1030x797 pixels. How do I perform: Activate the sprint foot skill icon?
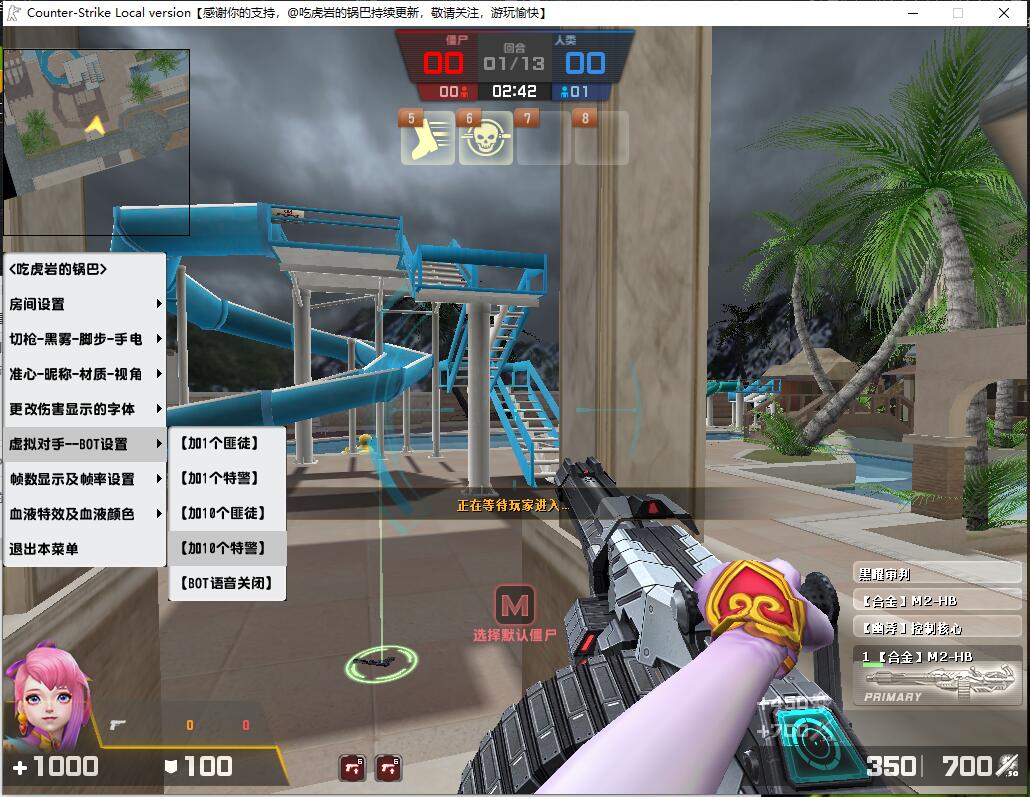[x=428, y=140]
